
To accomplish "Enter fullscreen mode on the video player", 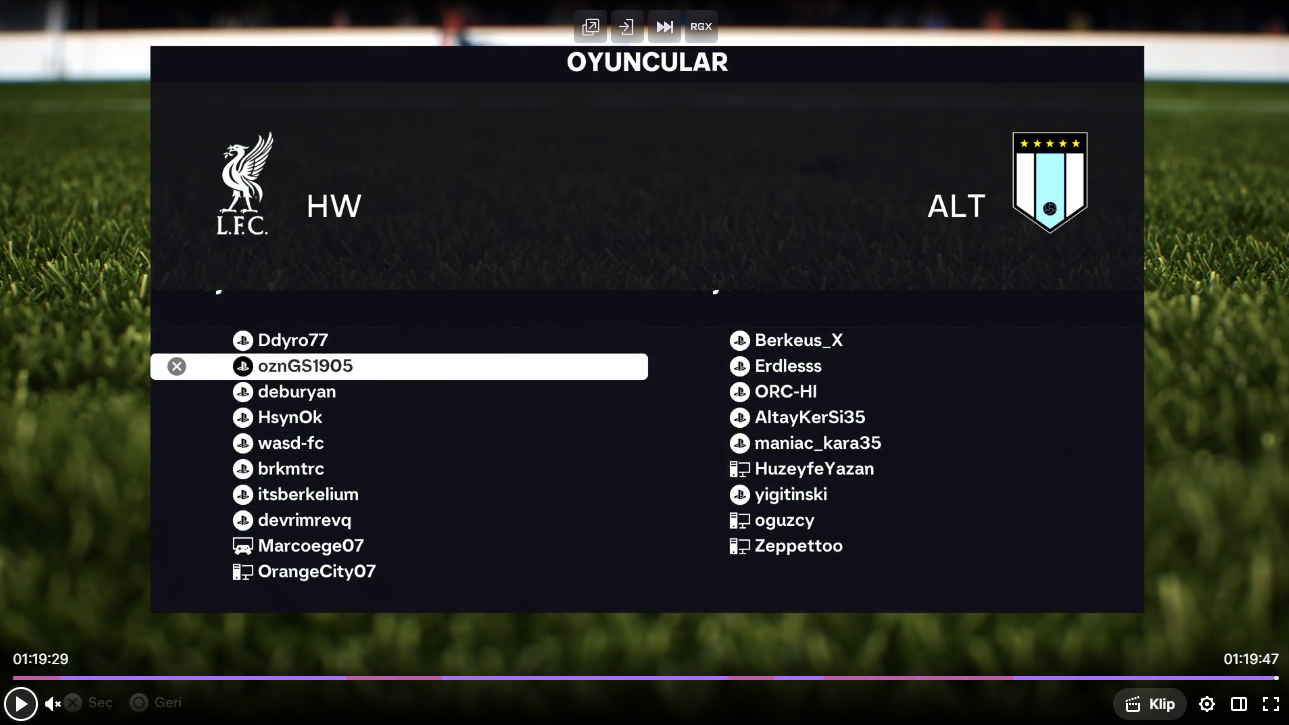I will coord(1270,704).
